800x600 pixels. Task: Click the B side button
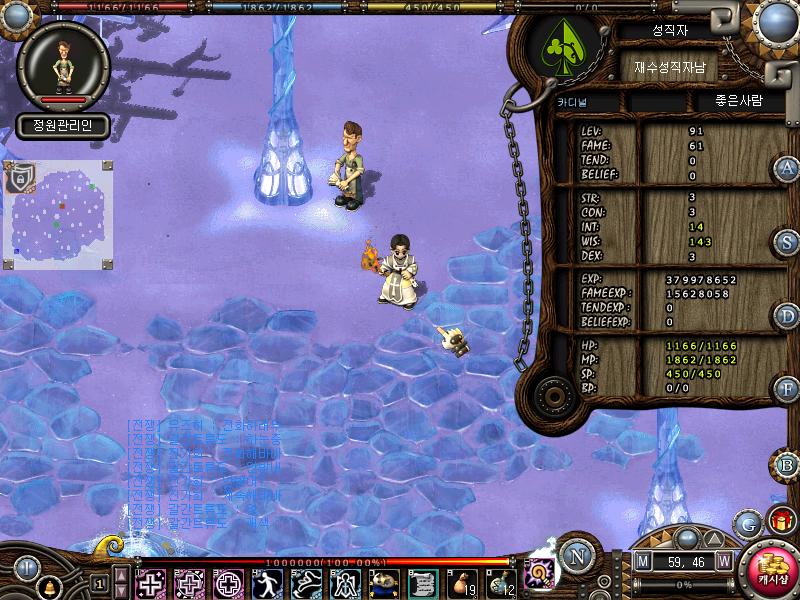coord(788,464)
